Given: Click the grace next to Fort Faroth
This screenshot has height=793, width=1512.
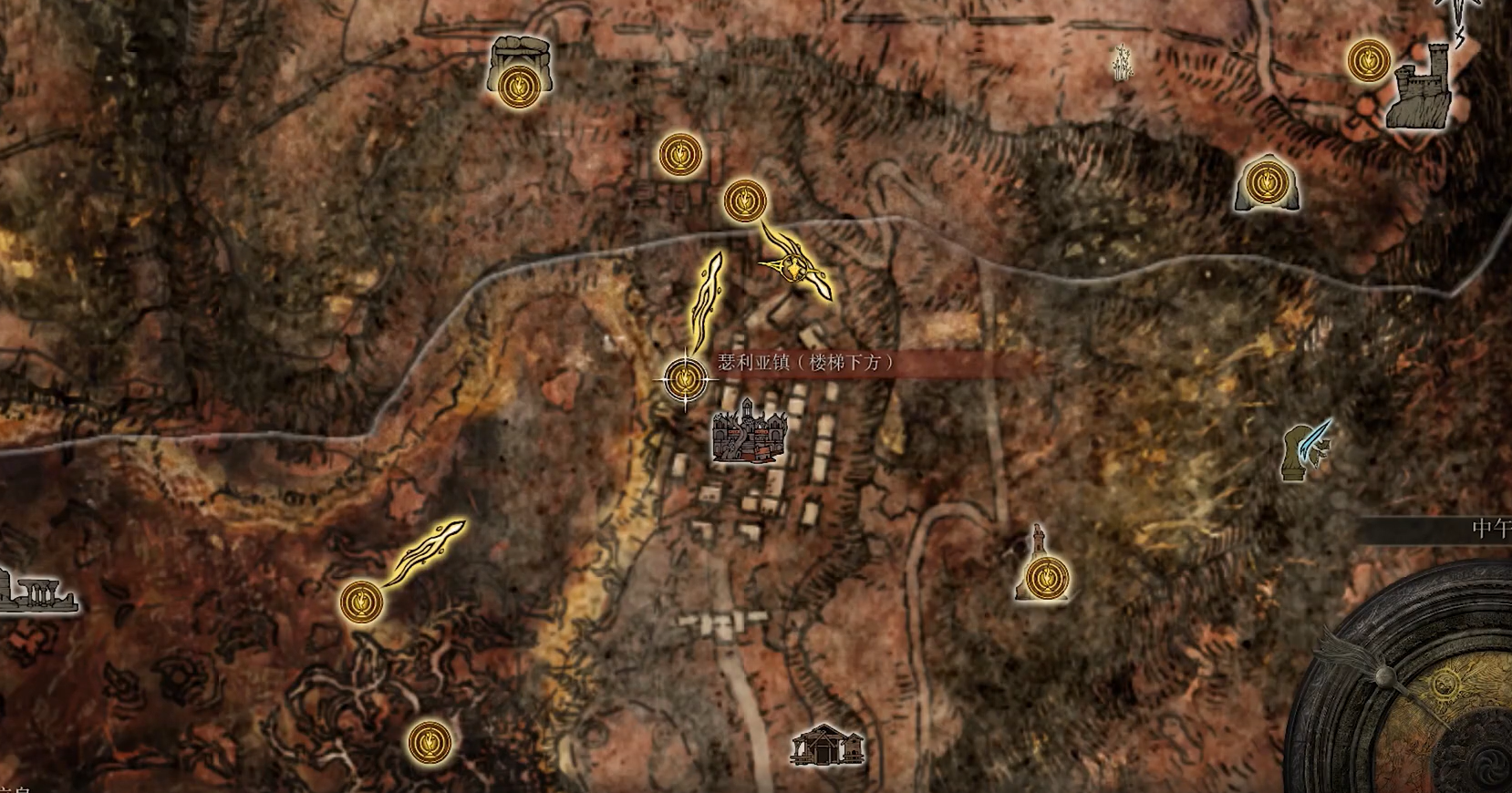Looking at the screenshot, I should tap(1368, 59).
